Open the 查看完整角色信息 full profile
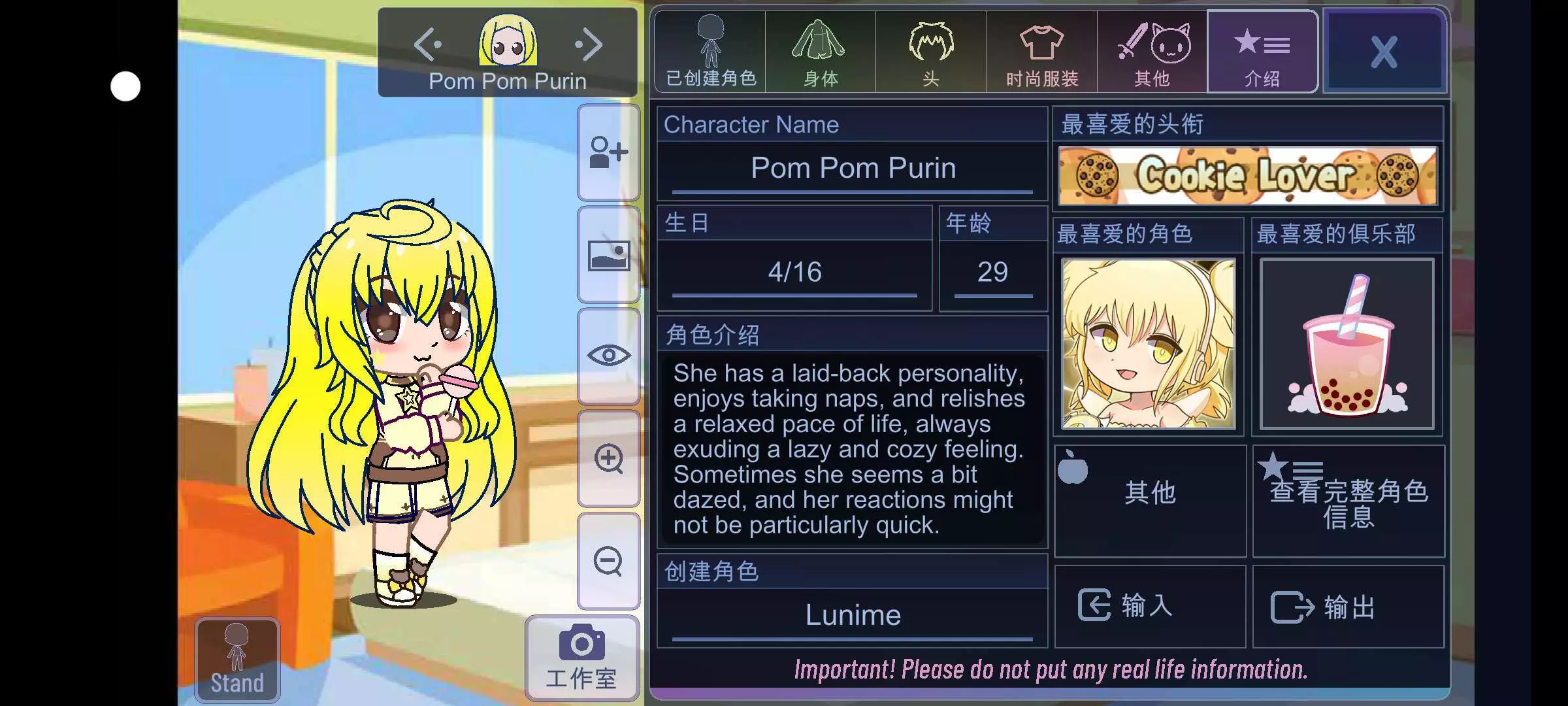The width and height of the screenshot is (1568, 706). [1348, 501]
